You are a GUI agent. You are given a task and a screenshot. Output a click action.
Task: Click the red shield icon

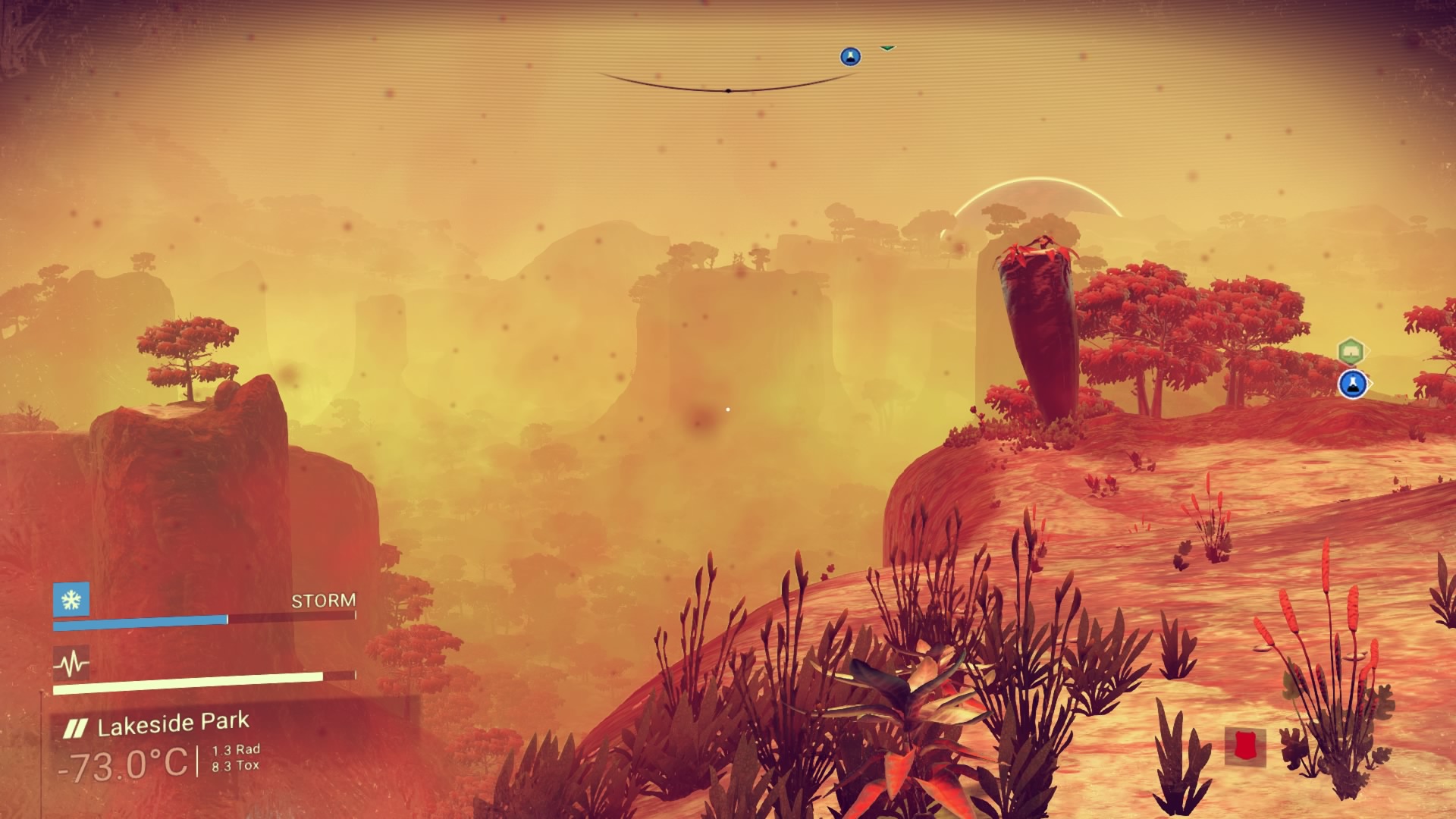(1244, 745)
